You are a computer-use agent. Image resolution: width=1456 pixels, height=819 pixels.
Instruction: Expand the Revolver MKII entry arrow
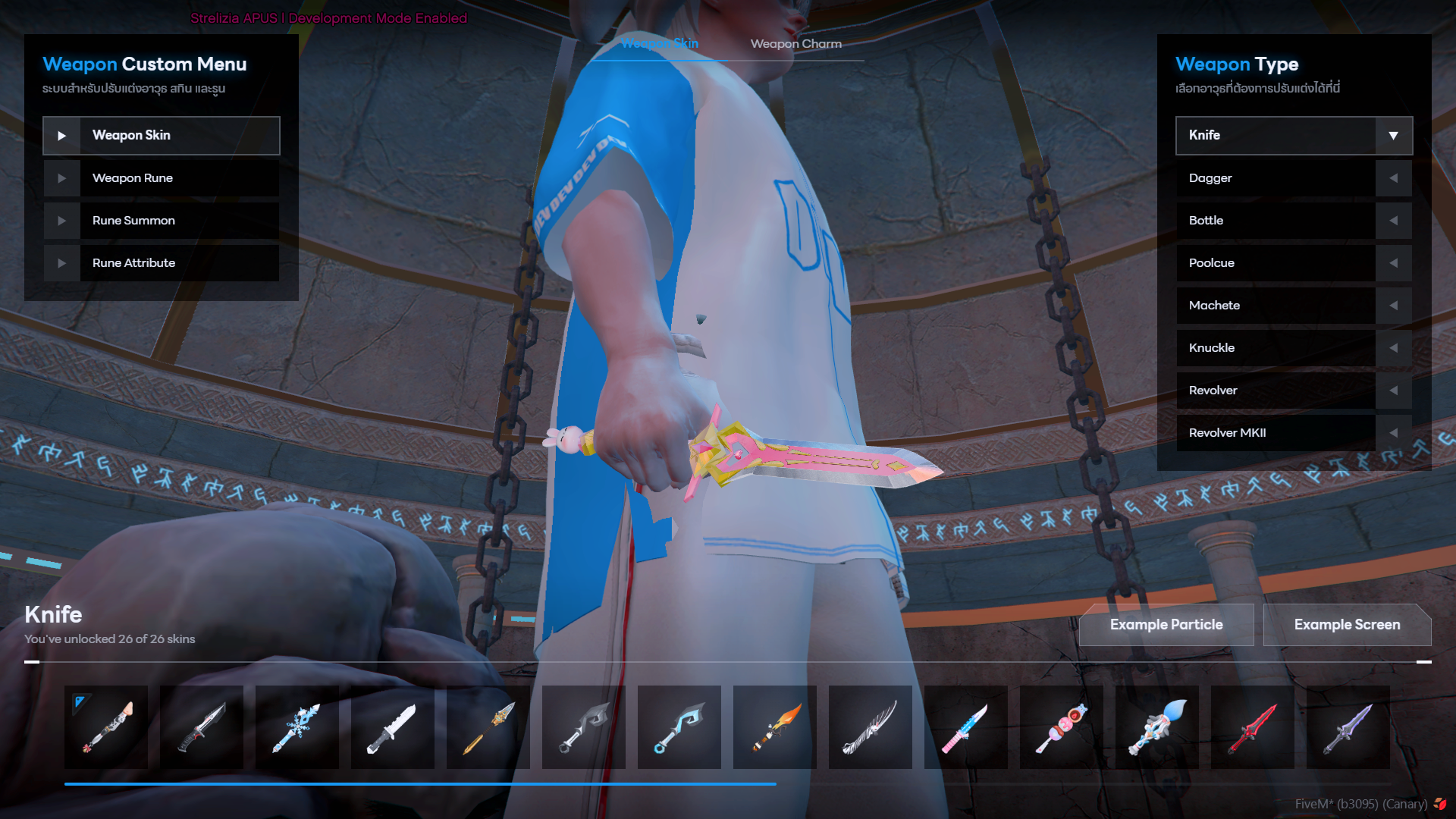[x=1394, y=432]
